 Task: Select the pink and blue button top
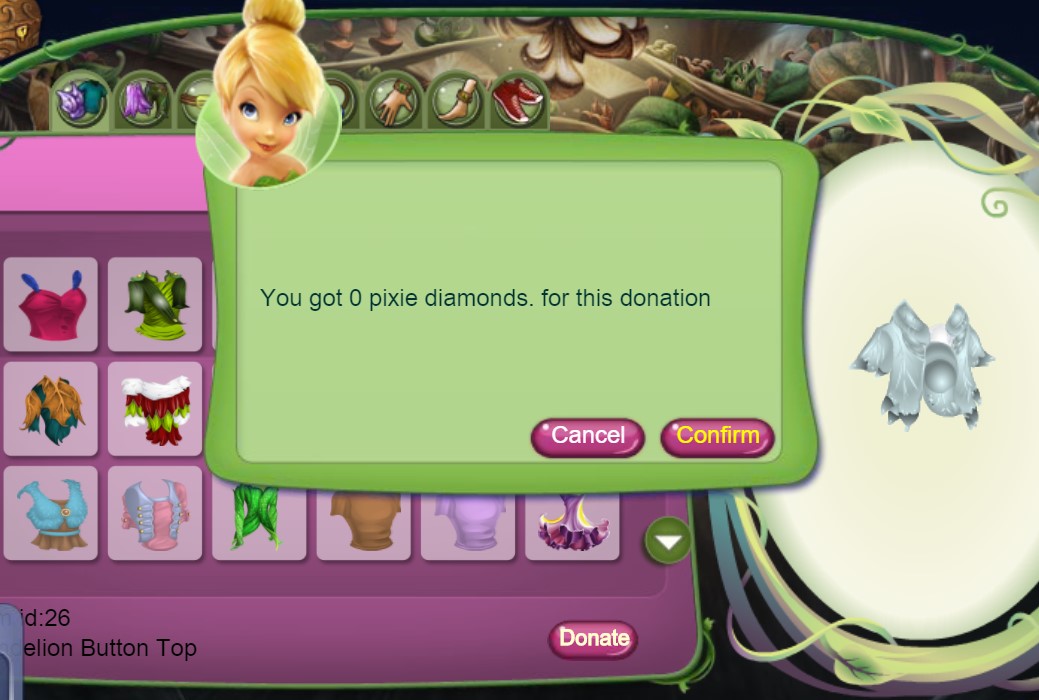click(155, 513)
